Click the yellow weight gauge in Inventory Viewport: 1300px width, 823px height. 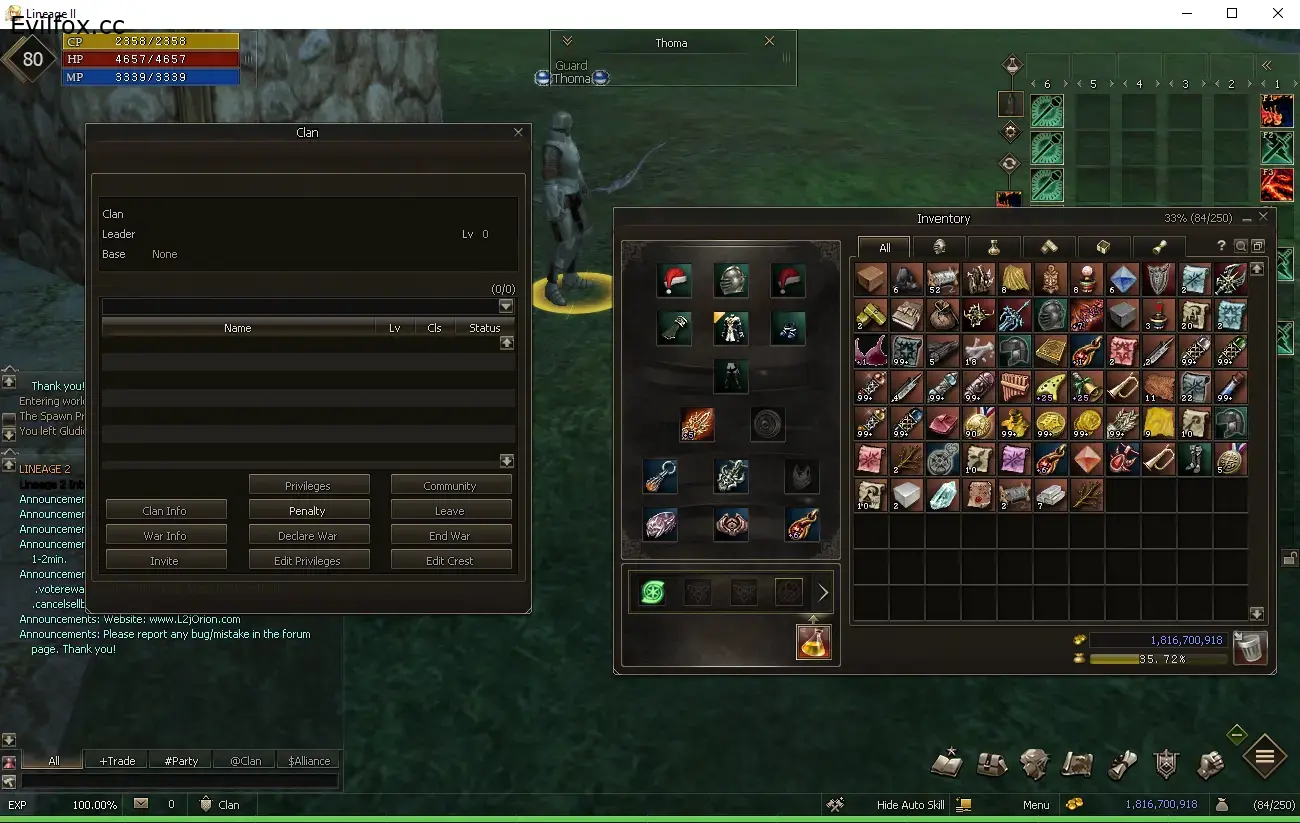[1160, 659]
